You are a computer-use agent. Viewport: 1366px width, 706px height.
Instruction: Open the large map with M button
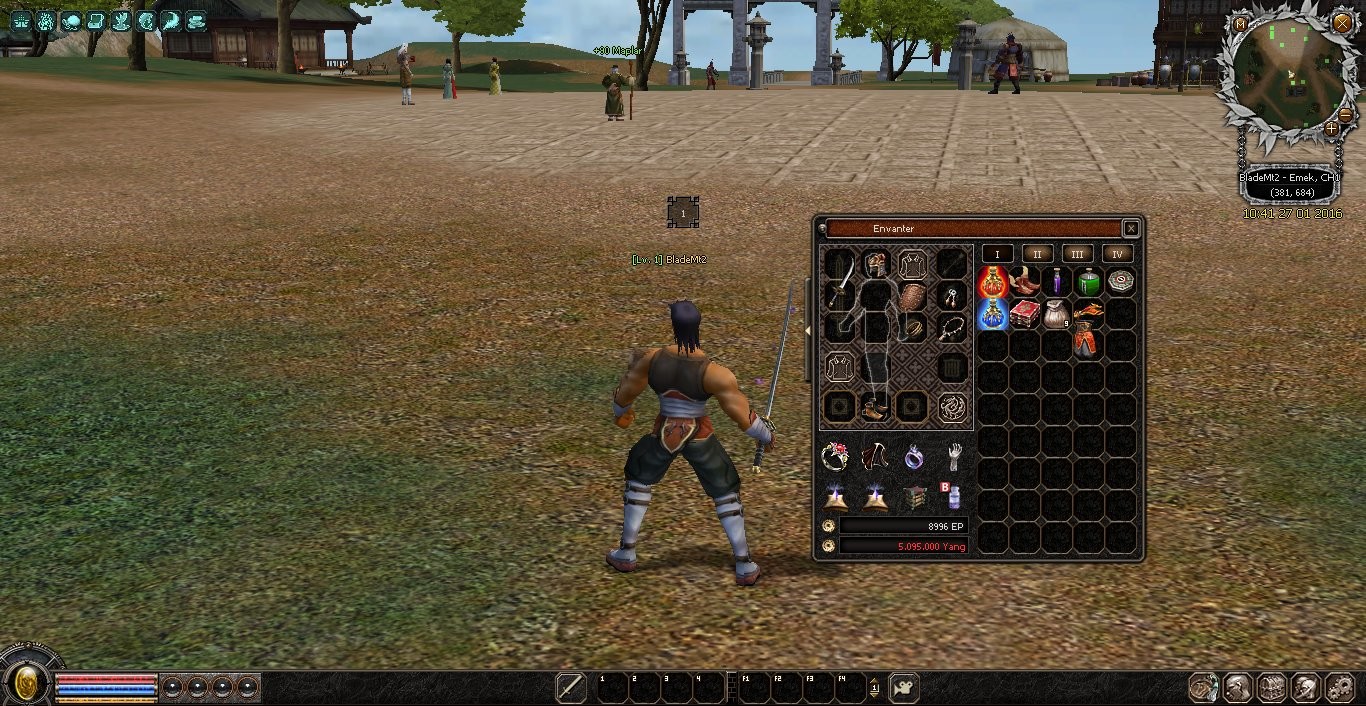[x=1241, y=24]
